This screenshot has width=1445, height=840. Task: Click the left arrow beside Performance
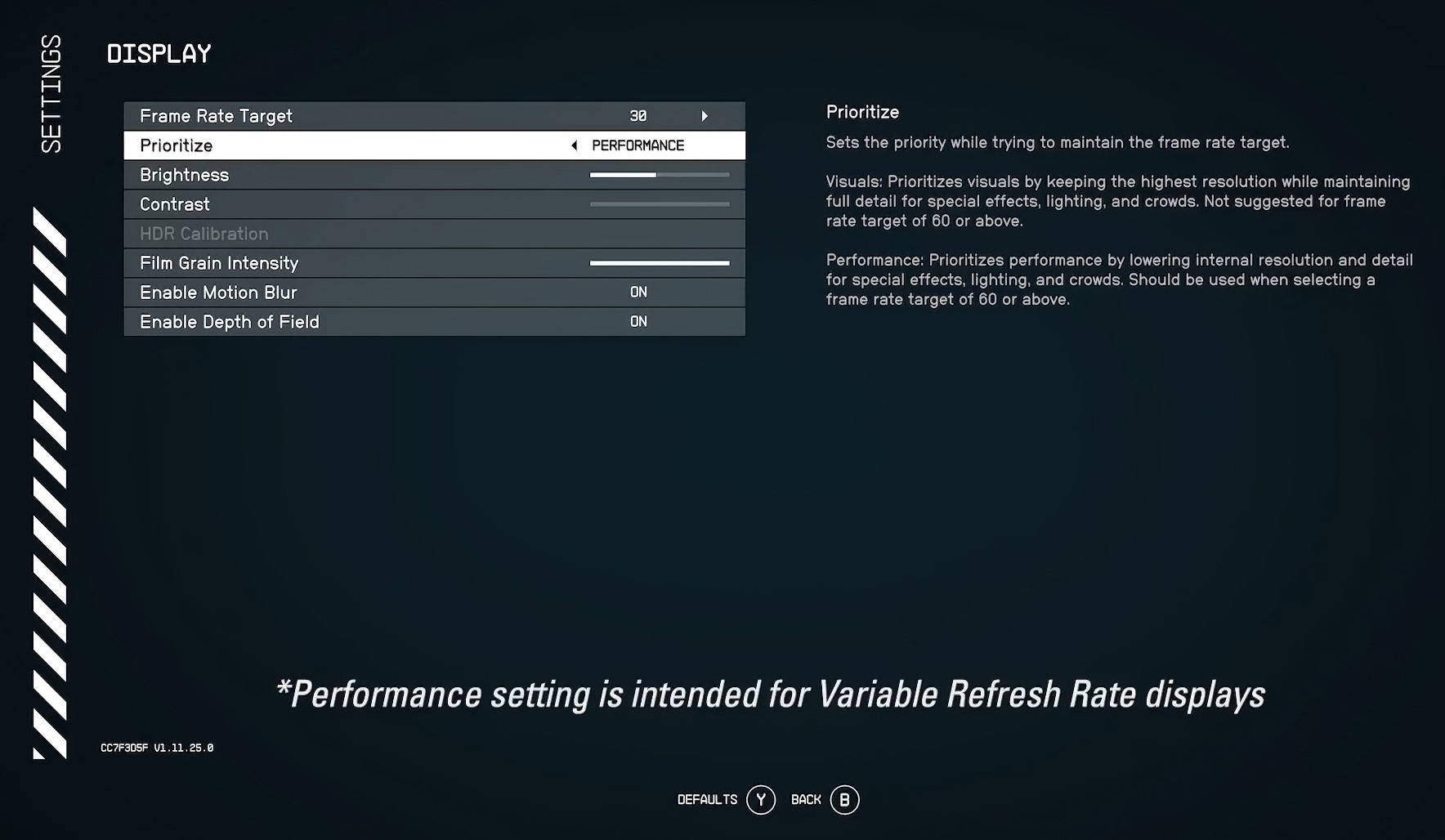point(574,145)
